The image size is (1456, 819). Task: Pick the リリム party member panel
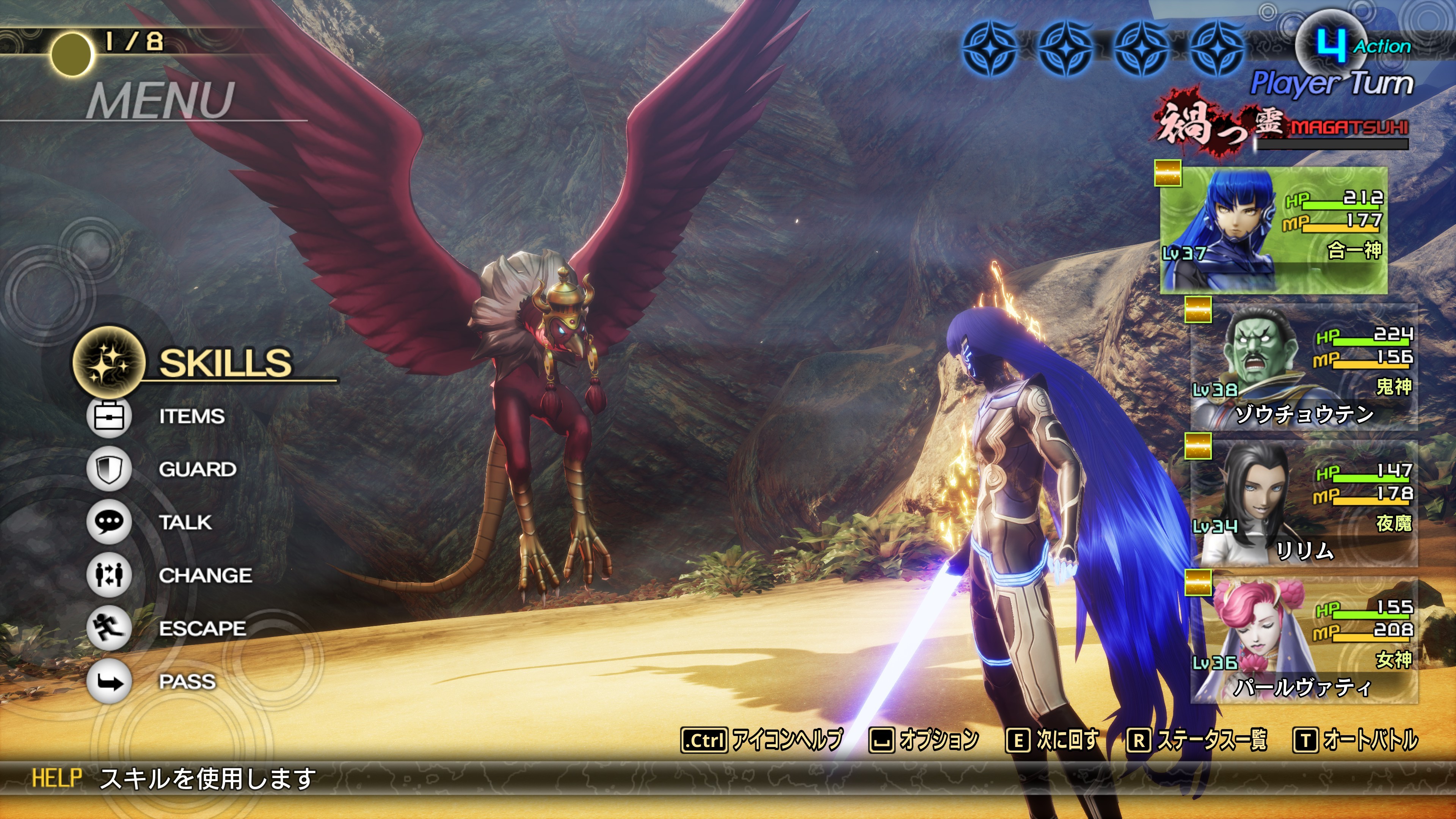[x=1304, y=504]
